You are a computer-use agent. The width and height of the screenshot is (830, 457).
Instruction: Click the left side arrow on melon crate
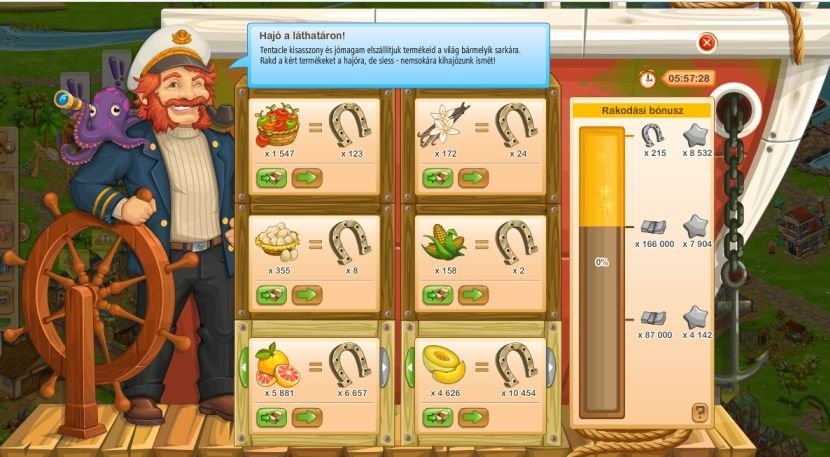410,367
